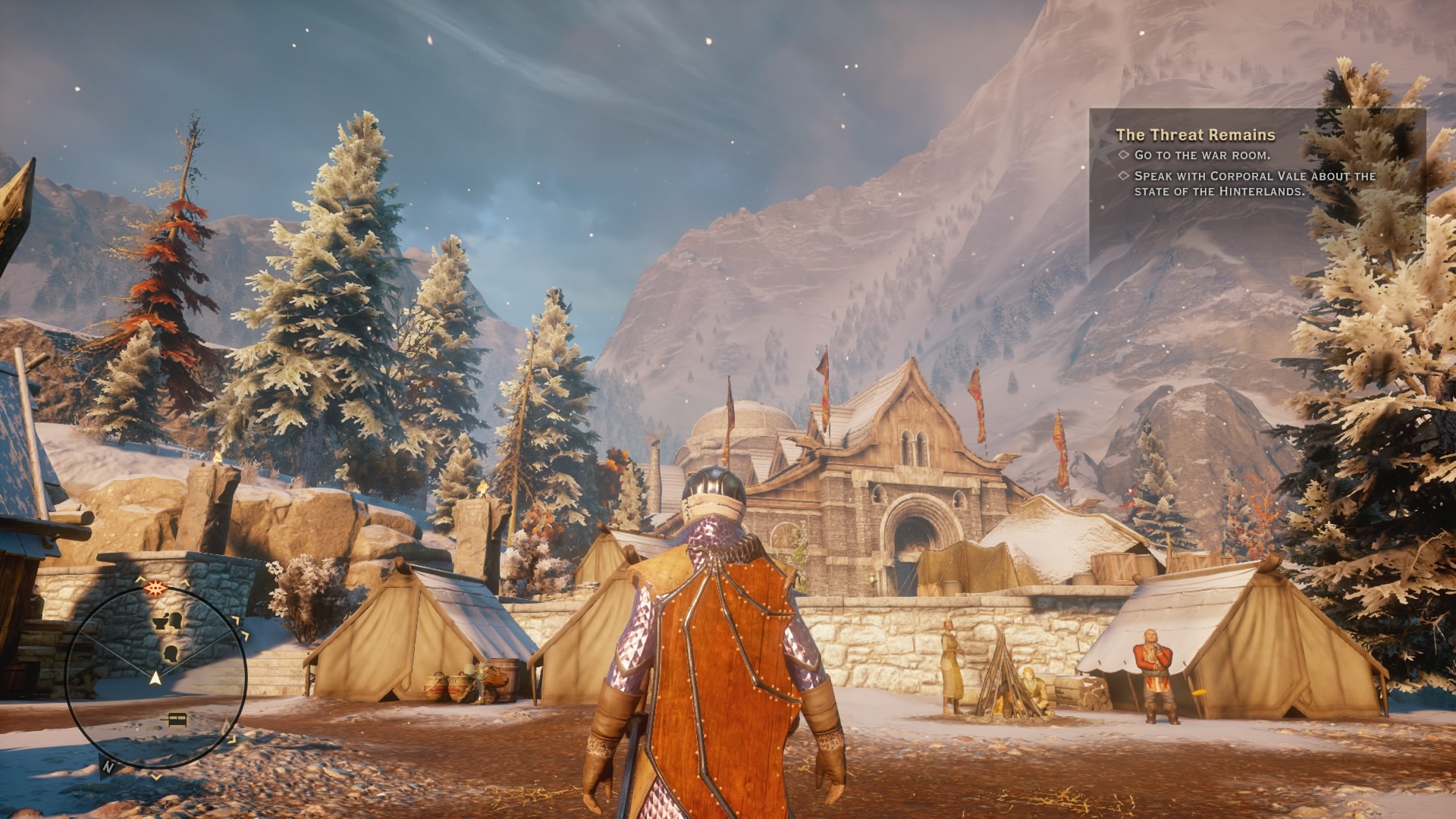Open the circular minimap radar
This screenshot has height=819, width=1456.
point(156,676)
